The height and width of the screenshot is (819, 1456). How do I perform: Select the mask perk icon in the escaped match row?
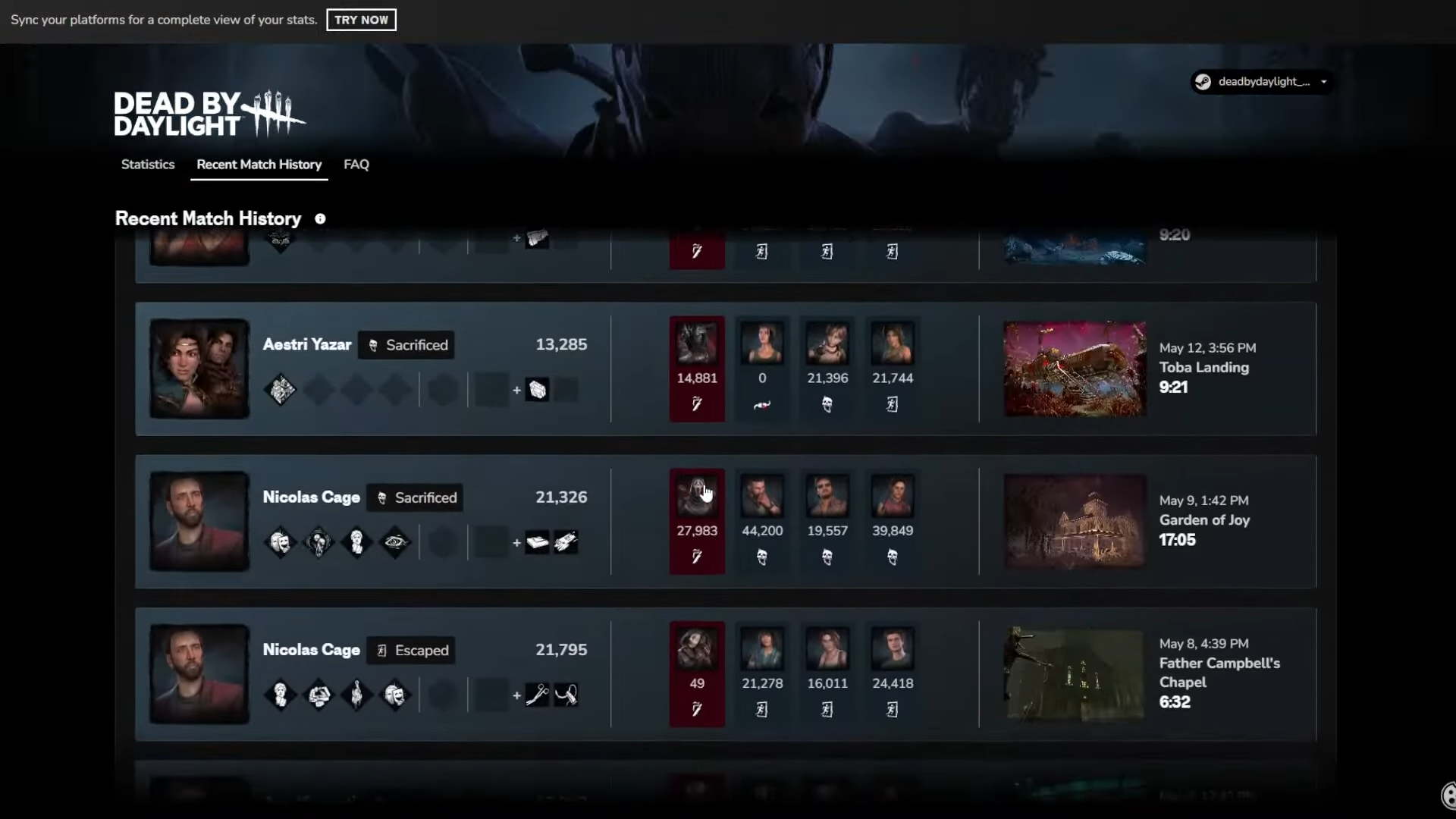click(394, 694)
